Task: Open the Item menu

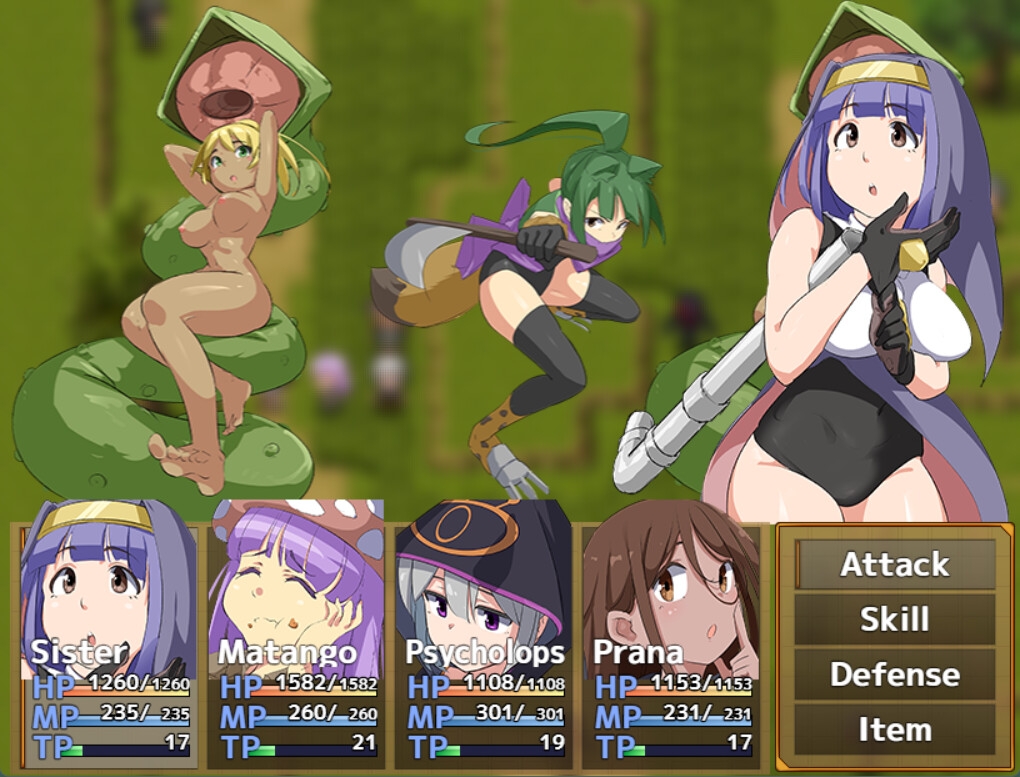Action: pos(895,729)
